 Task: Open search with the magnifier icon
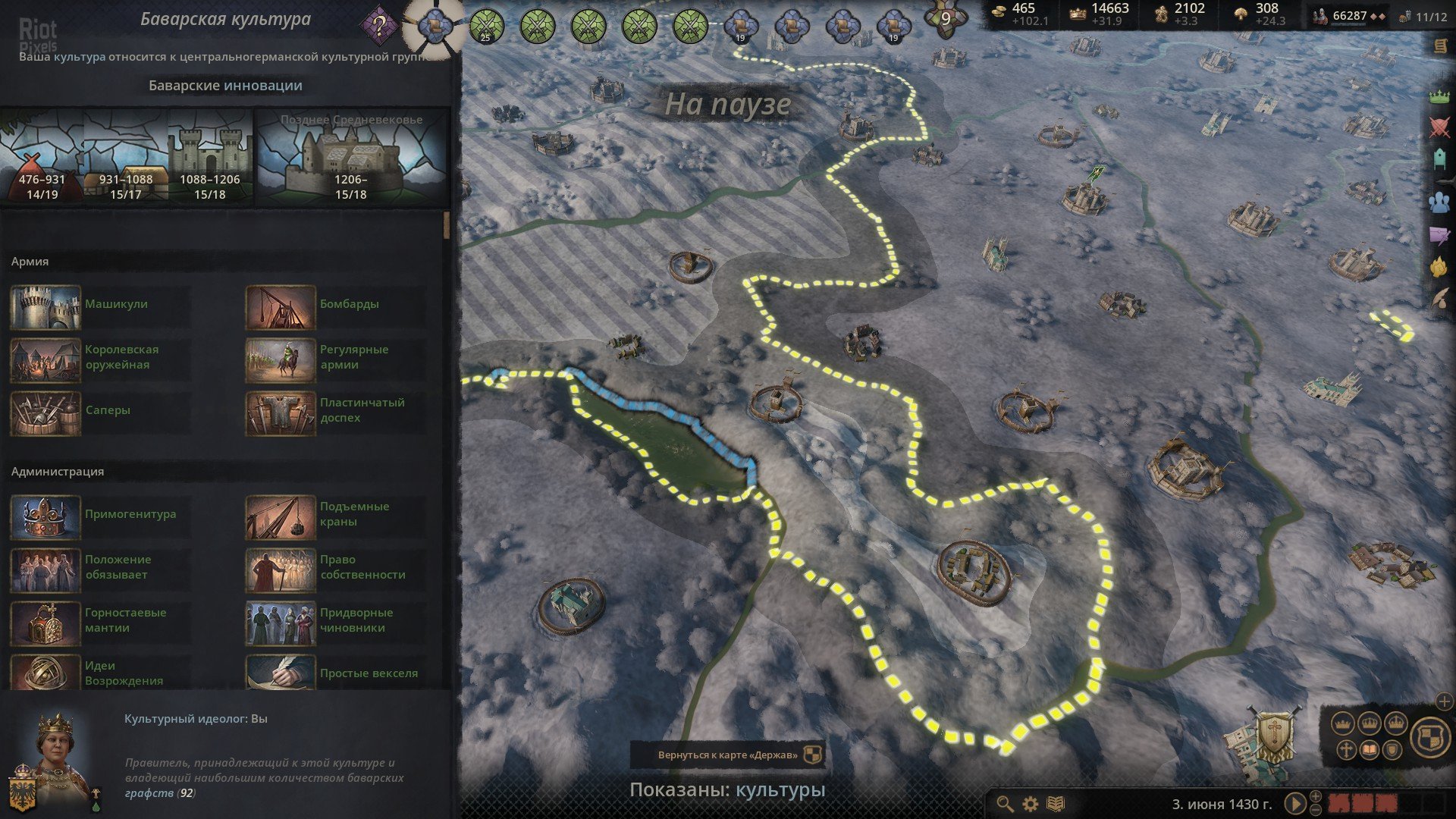click(x=1005, y=804)
